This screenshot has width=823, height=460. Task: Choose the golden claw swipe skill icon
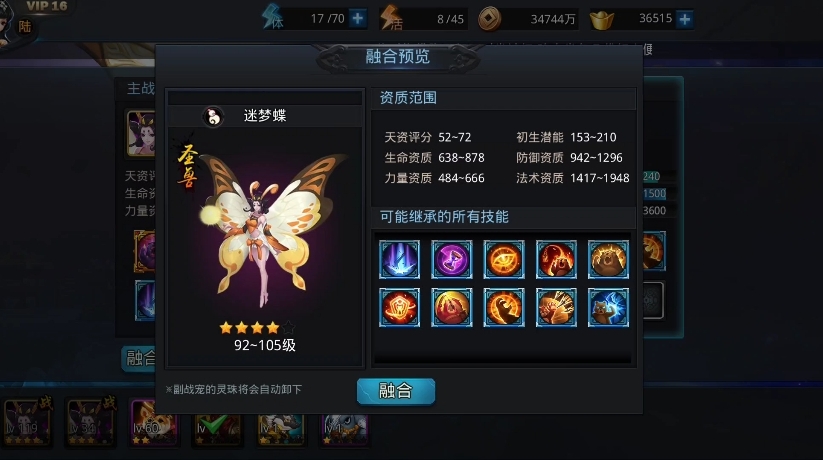(x=504, y=307)
